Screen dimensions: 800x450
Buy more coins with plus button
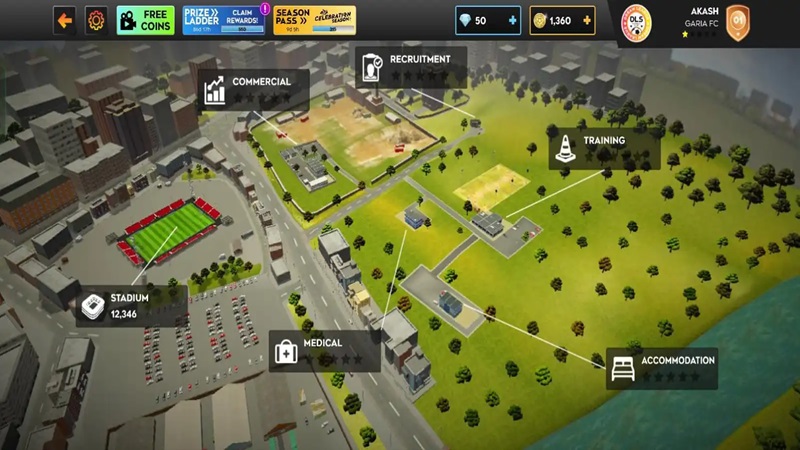tap(588, 20)
